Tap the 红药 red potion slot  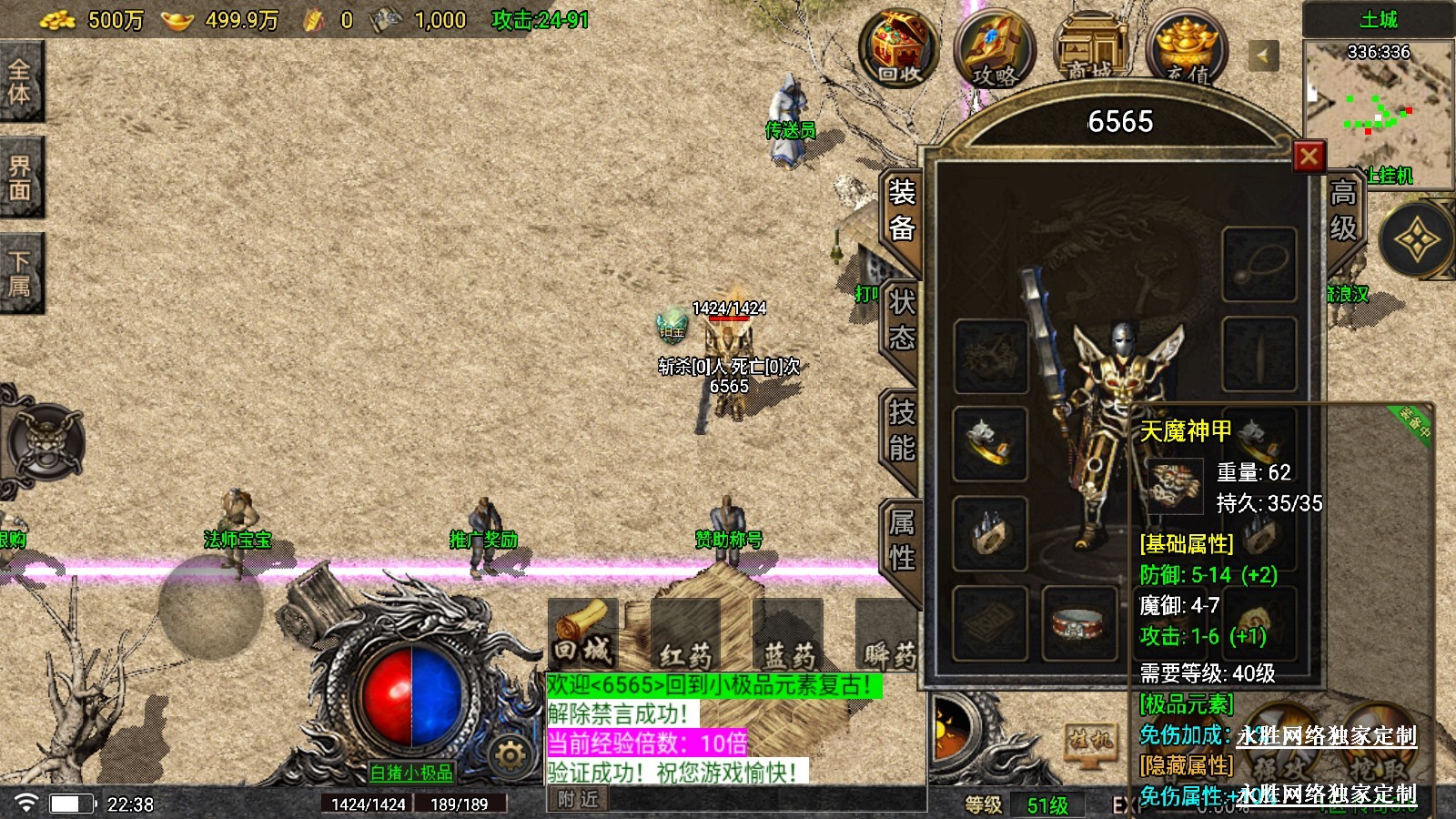(x=685, y=634)
